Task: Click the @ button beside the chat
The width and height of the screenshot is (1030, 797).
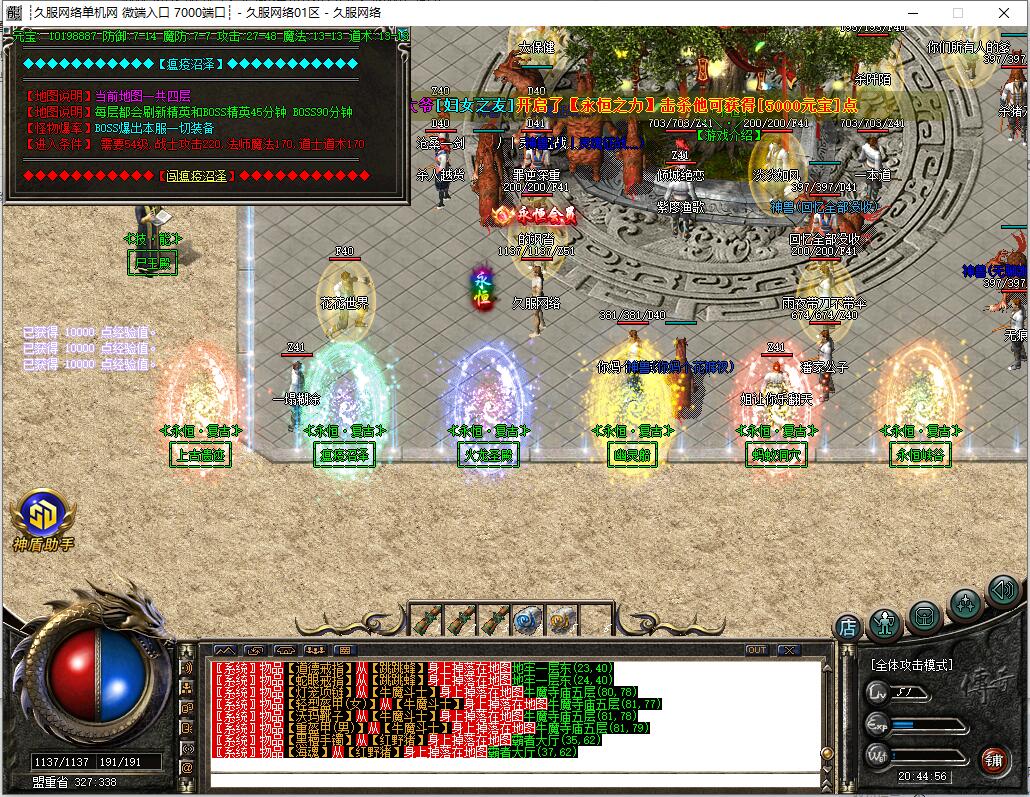Action: point(187,767)
